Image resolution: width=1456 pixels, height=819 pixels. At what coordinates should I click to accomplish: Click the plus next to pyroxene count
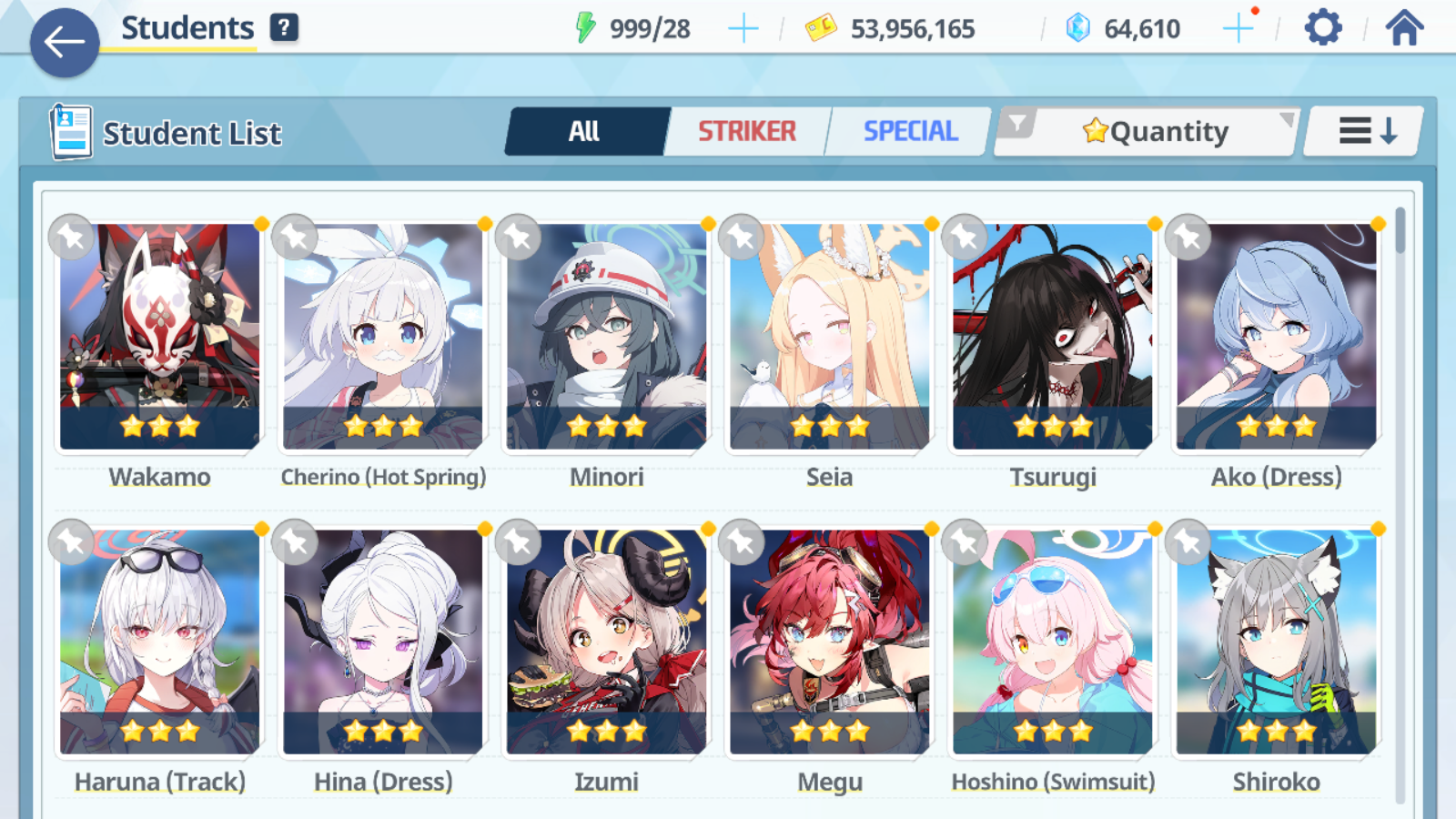(x=1238, y=27)
